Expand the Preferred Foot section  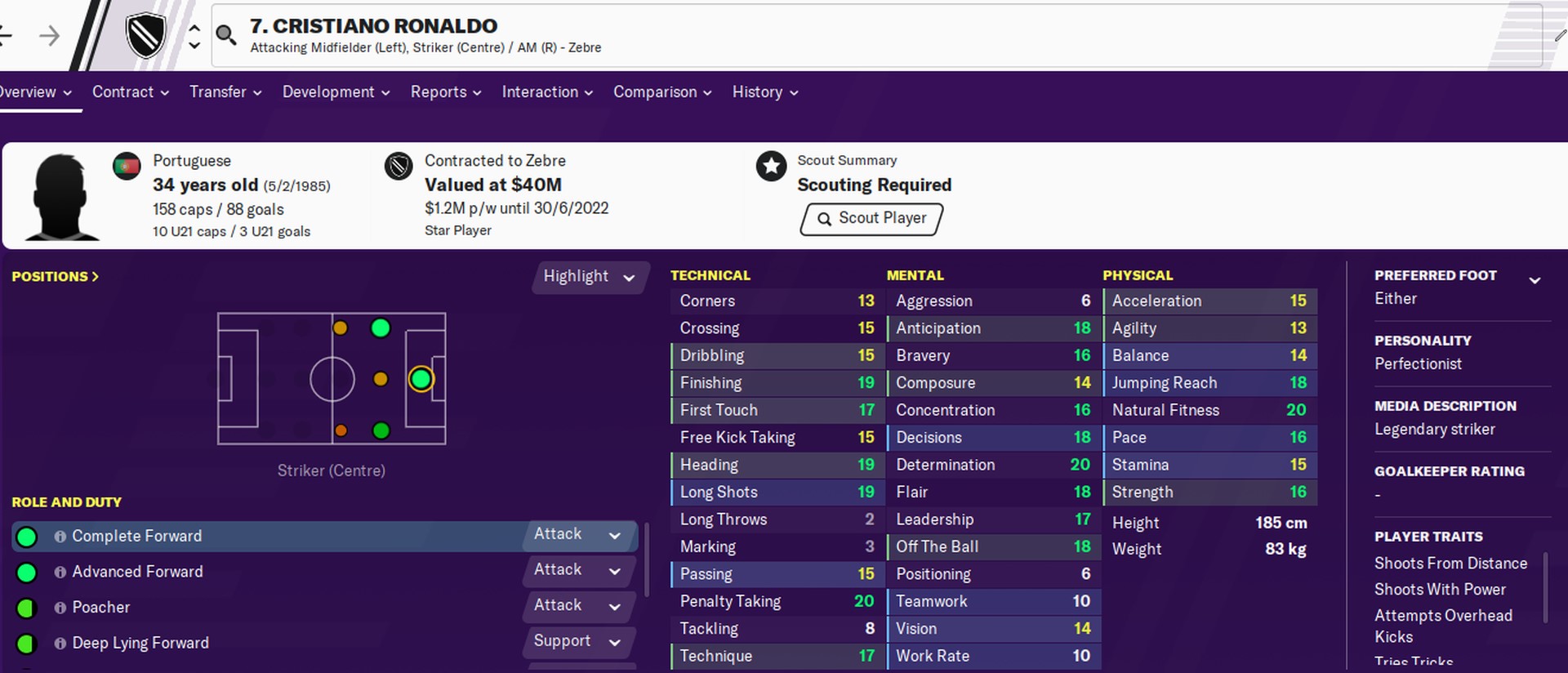click(x=1535, y=278)
